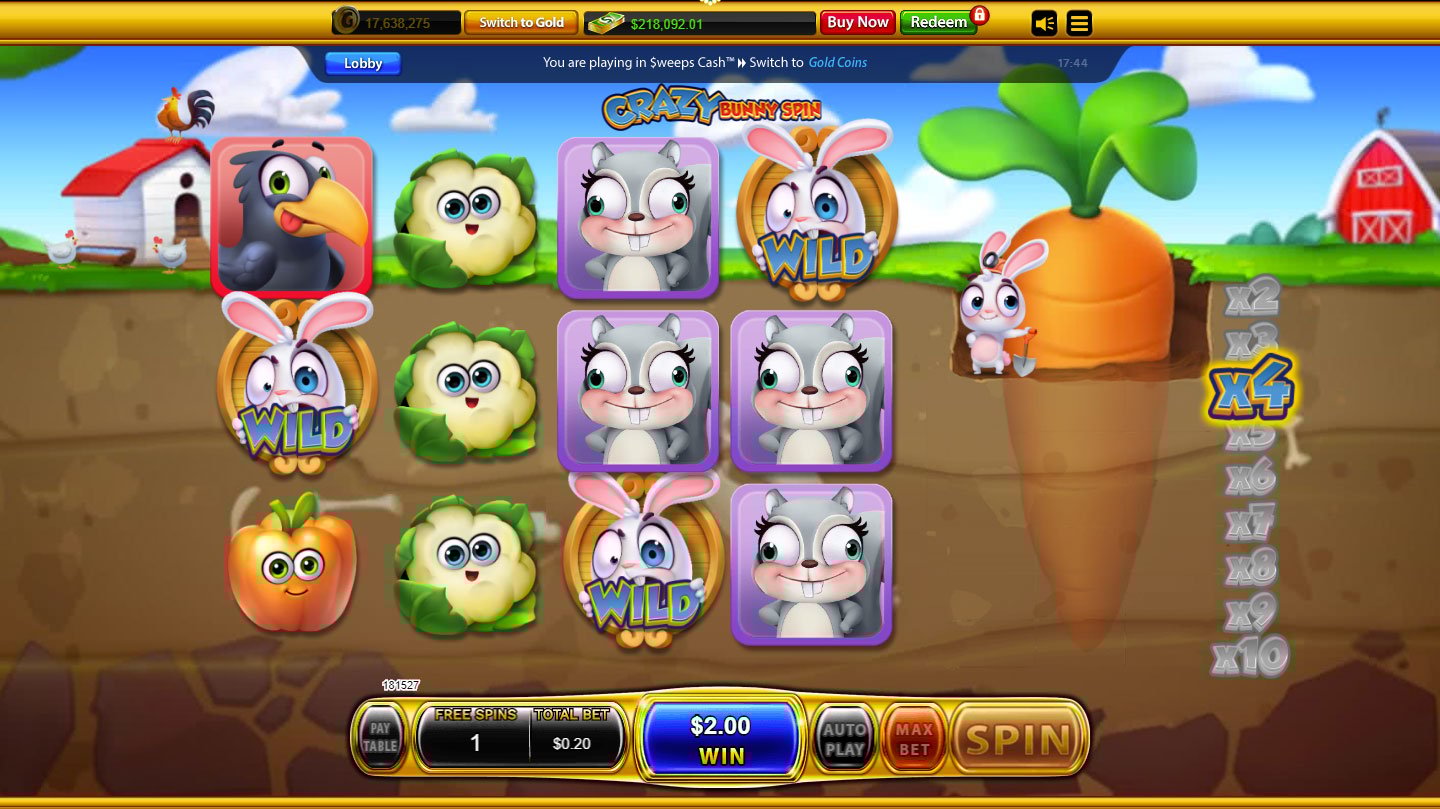Open the hamburger menu

click(1079, 23)
